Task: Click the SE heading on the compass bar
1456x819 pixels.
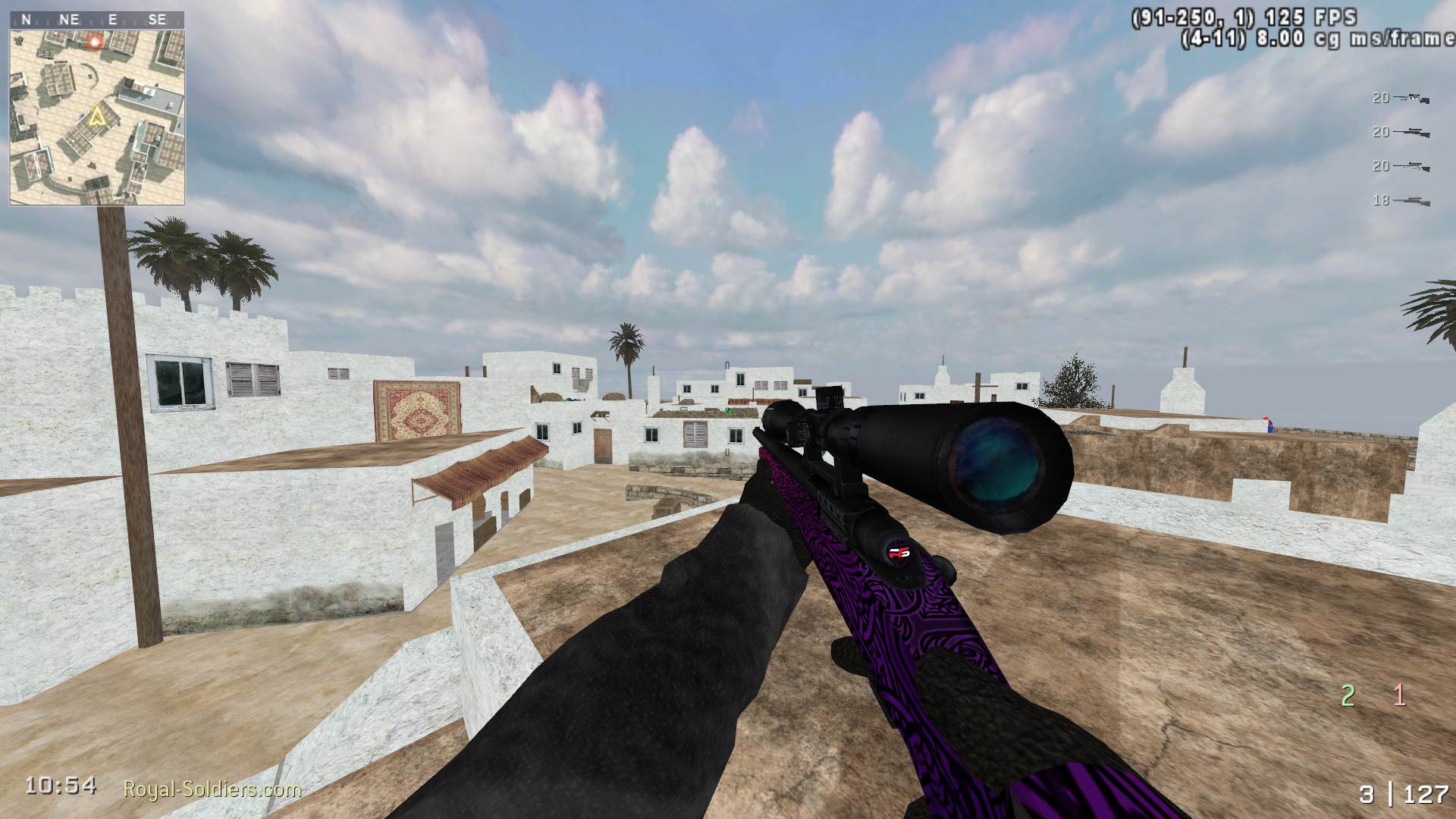Action: 158,19
